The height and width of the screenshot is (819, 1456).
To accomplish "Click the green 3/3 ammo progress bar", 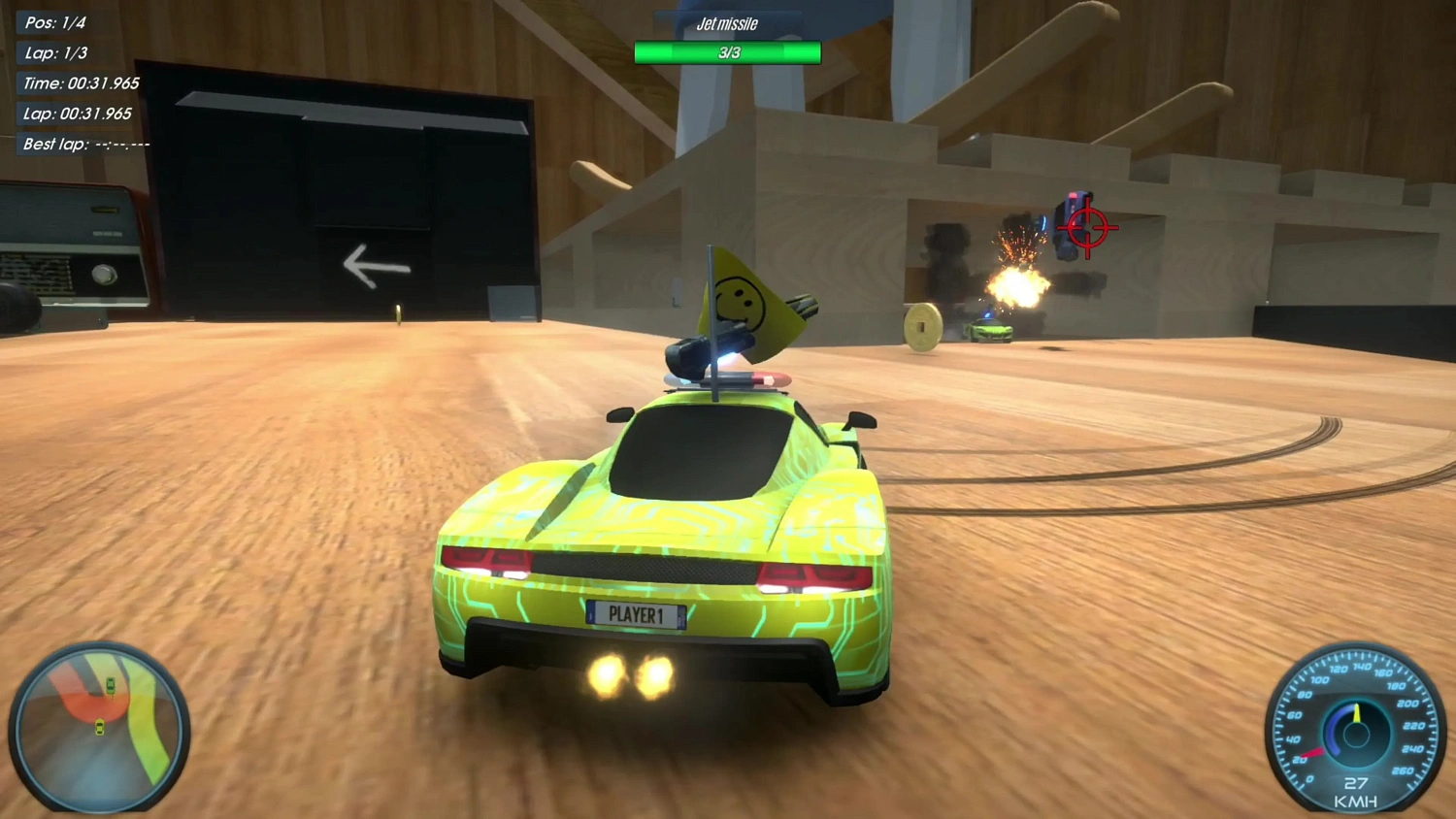I will coord(727,52).
